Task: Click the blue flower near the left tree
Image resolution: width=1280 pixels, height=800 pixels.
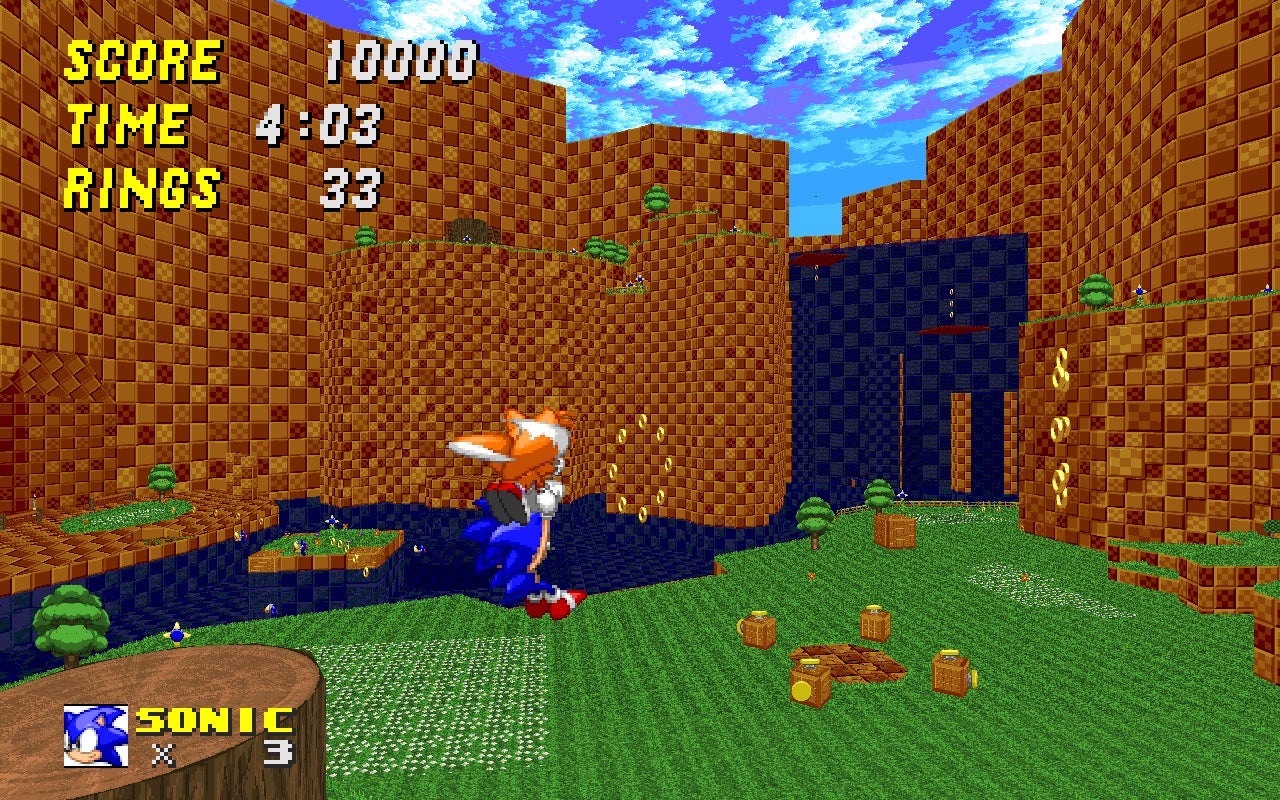Action: [175, 636]
